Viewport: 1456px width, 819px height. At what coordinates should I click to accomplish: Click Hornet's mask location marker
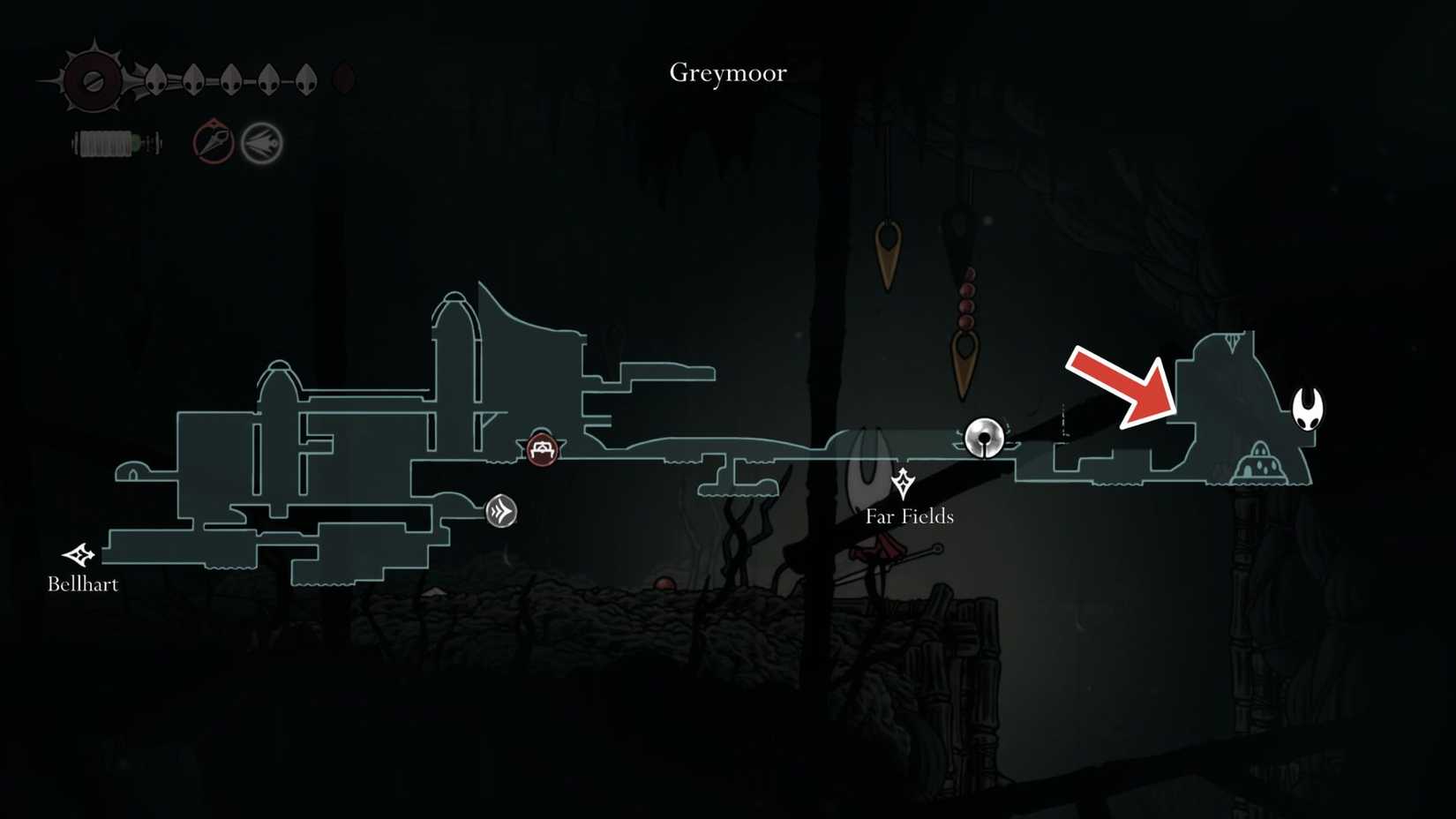point(1309,409)
